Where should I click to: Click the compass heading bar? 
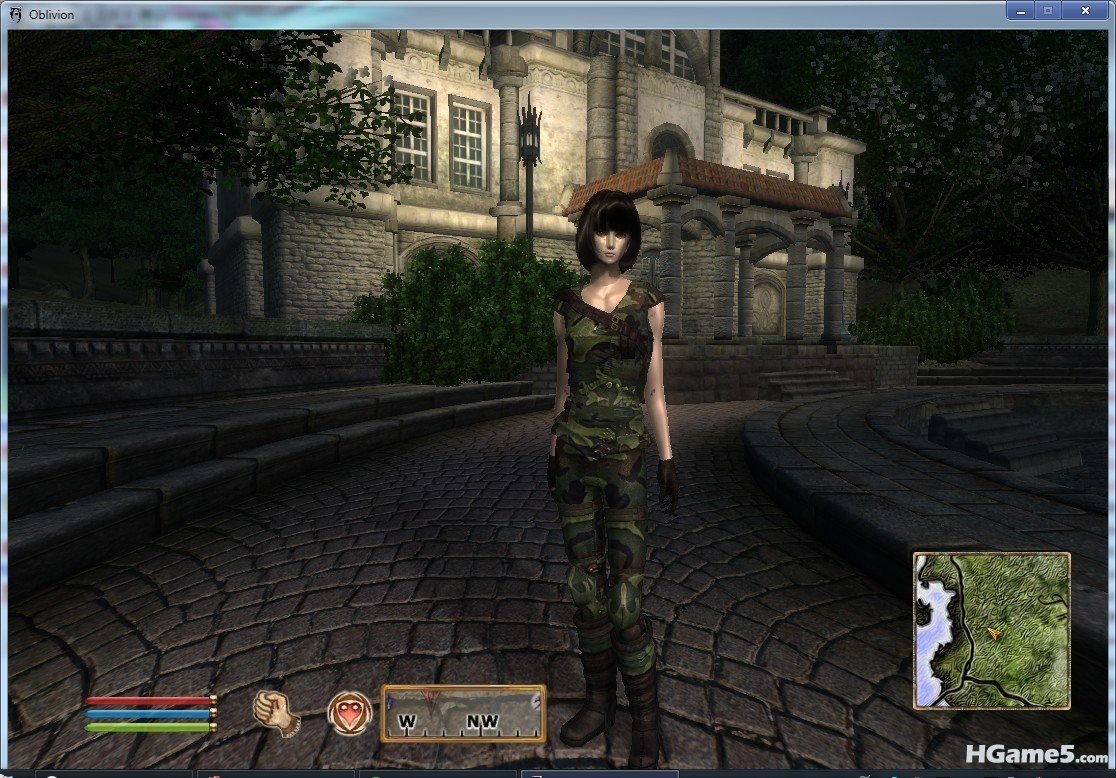tap(463, 713)
